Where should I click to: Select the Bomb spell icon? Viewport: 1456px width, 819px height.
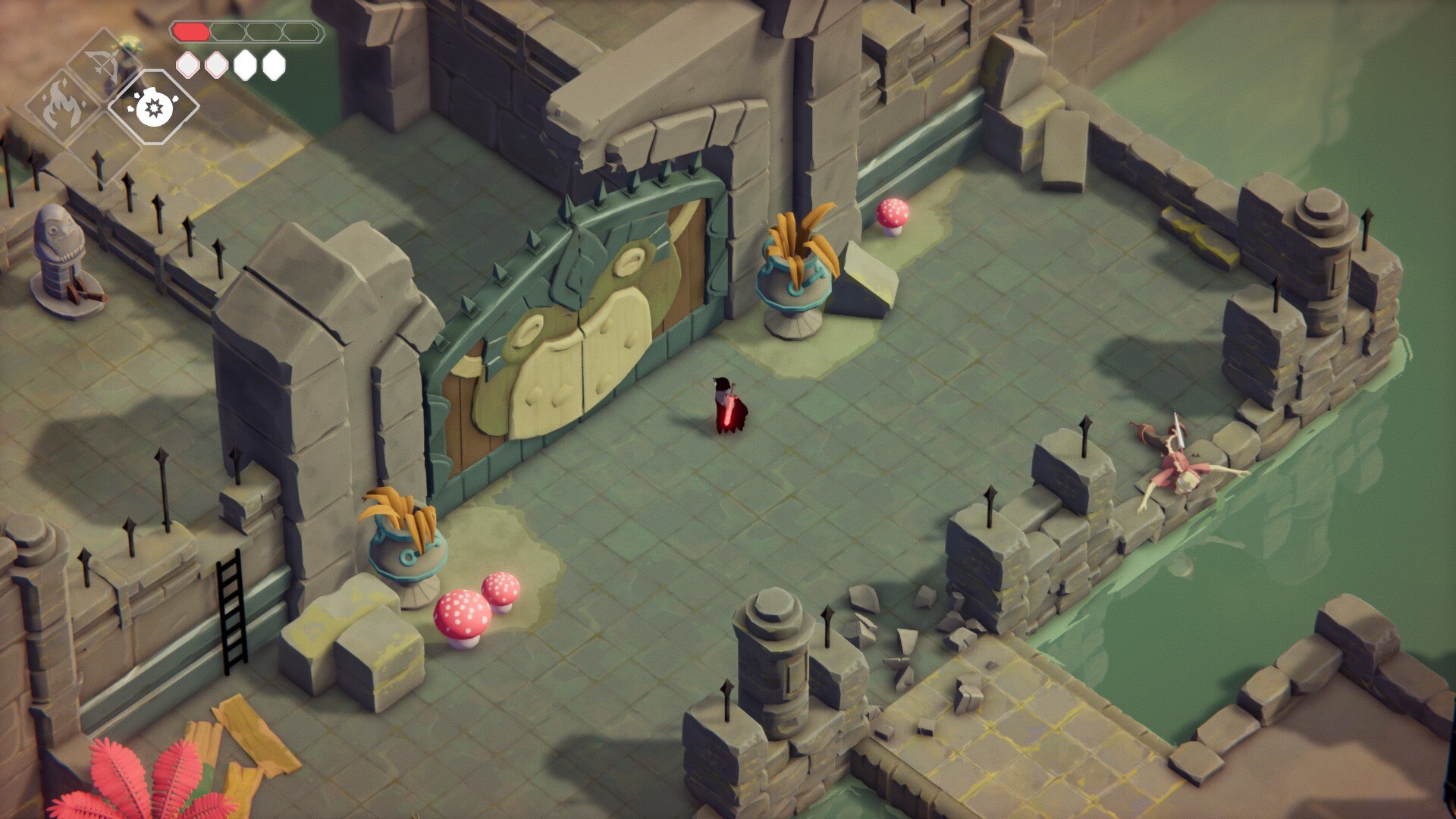152,108
